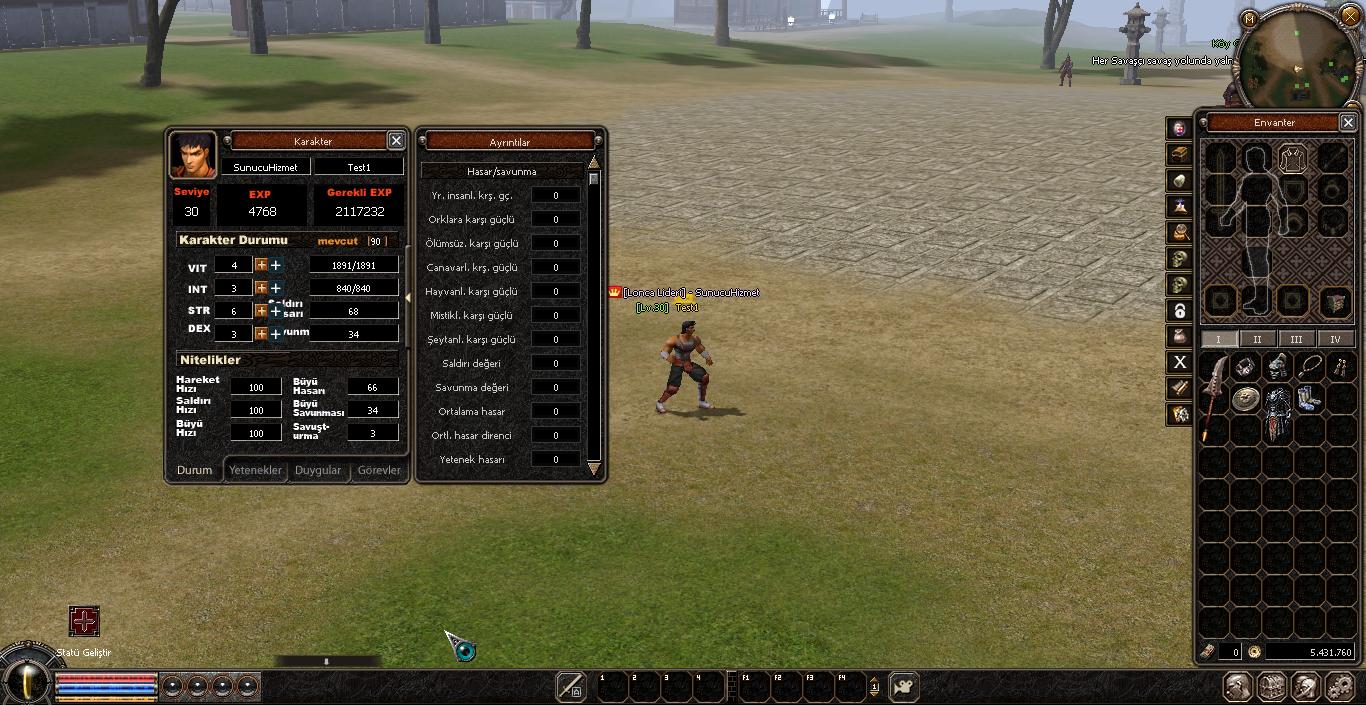
Task: Select the Durum status tab
Action: (195, 470)
